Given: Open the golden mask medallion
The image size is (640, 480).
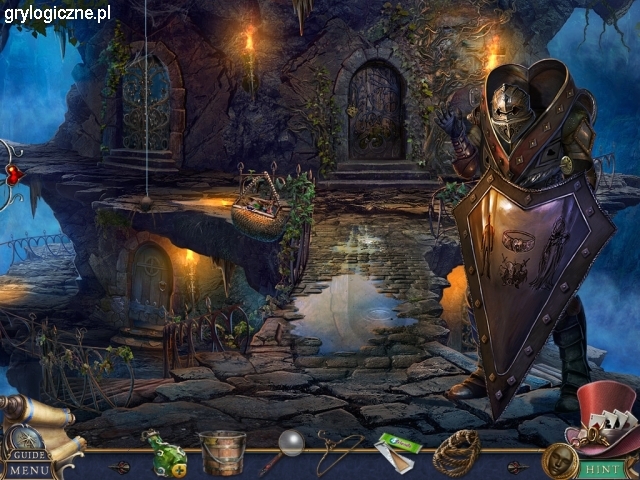Looking at the screenshot, I should pyautogui.click(x=560, y=461).
